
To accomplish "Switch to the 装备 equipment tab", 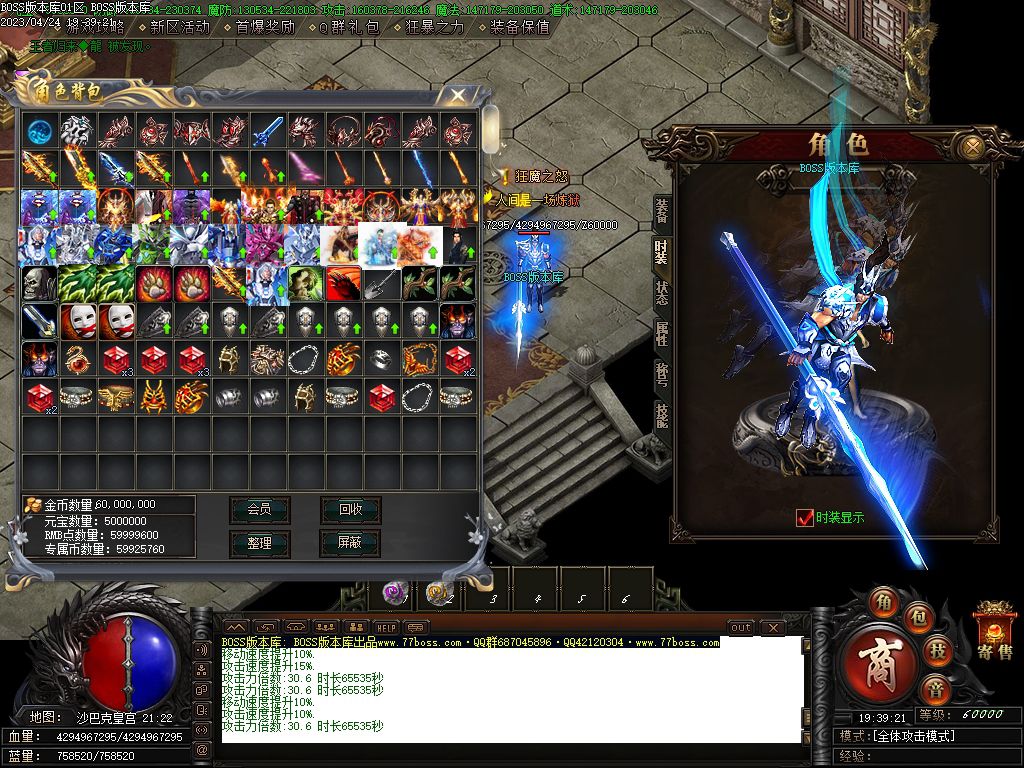I will pyautogui.click(x=662, y=210).
